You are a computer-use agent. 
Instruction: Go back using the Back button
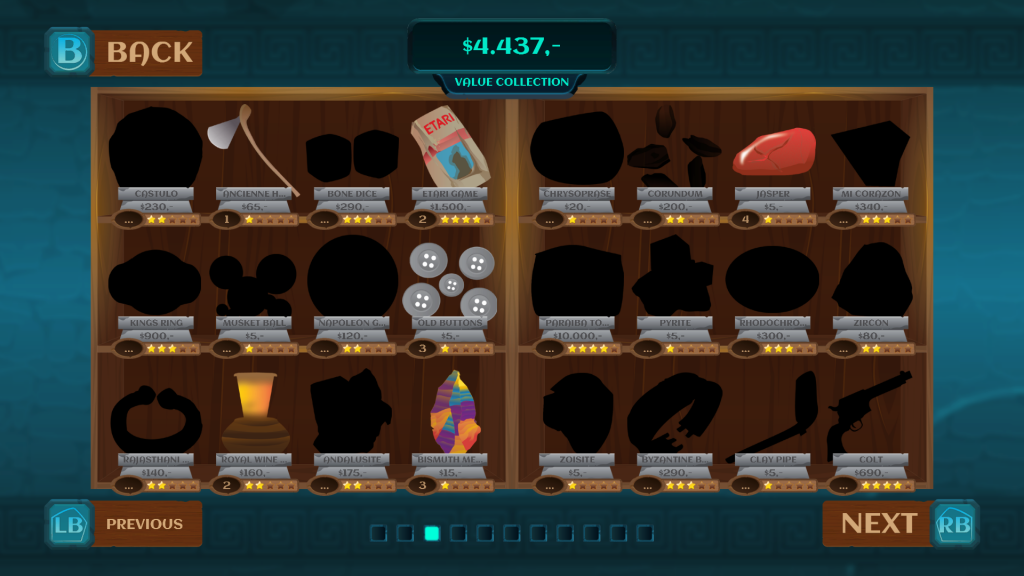click(124, 52)
